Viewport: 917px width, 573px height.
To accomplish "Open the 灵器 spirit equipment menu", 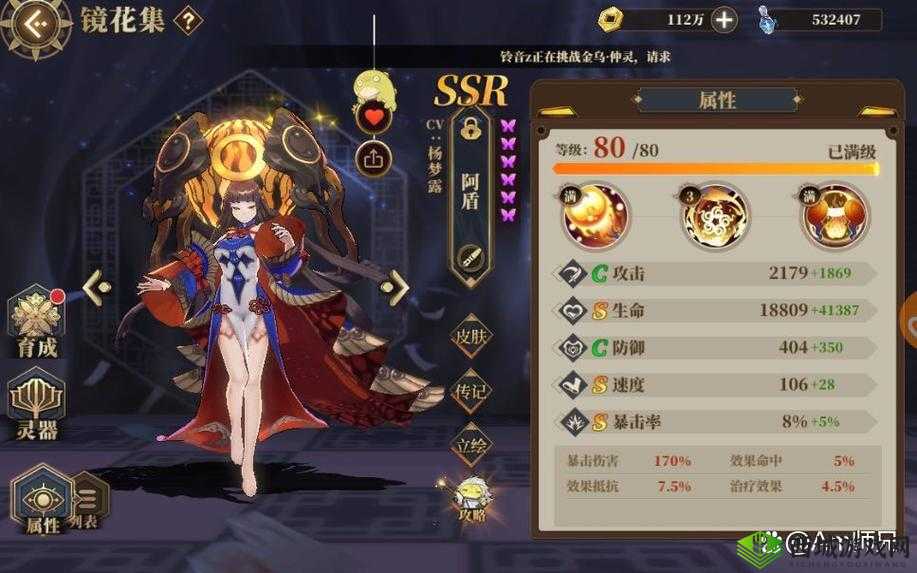I will [x=36, y=405].
